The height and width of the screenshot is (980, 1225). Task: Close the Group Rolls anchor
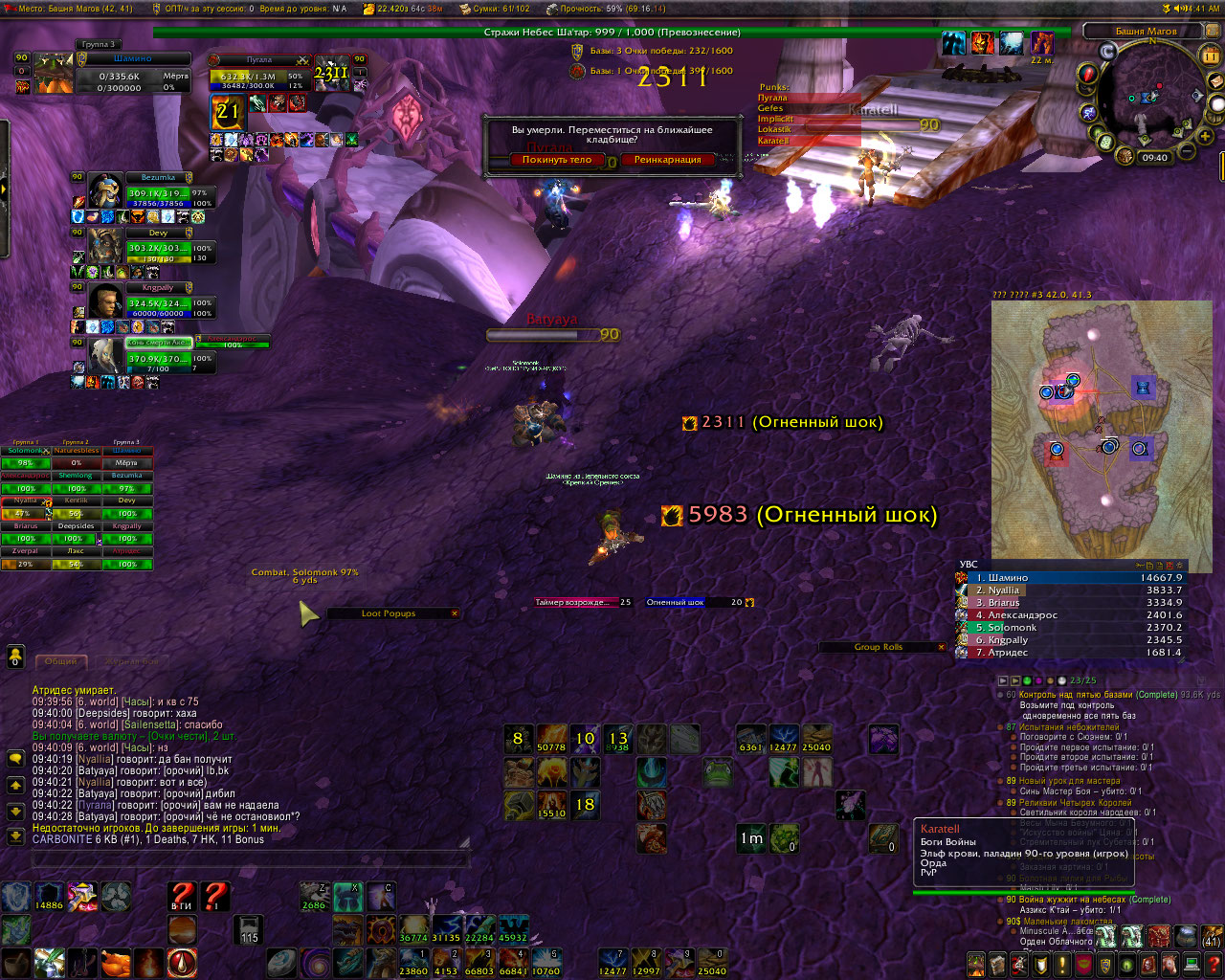click(x=941, y=647)
